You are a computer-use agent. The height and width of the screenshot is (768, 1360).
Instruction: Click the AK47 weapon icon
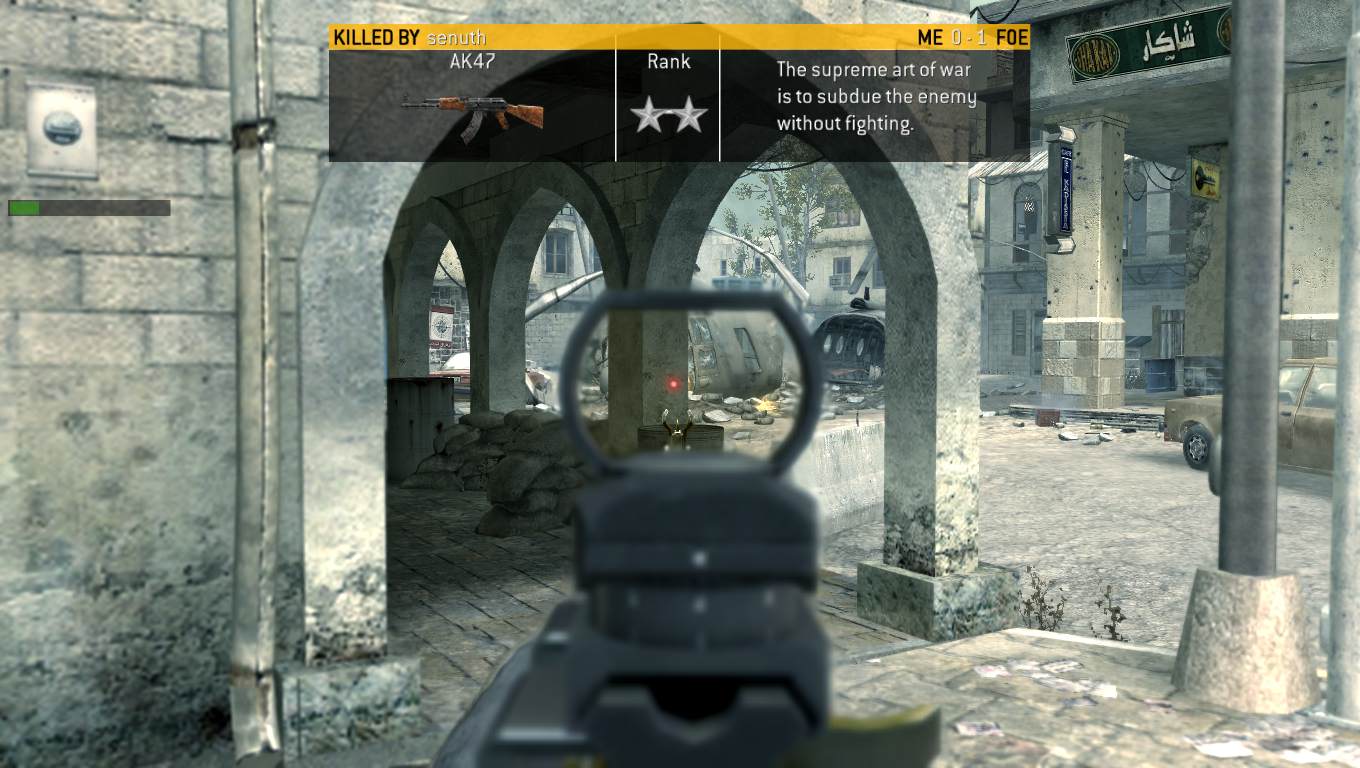pos(472,113)
